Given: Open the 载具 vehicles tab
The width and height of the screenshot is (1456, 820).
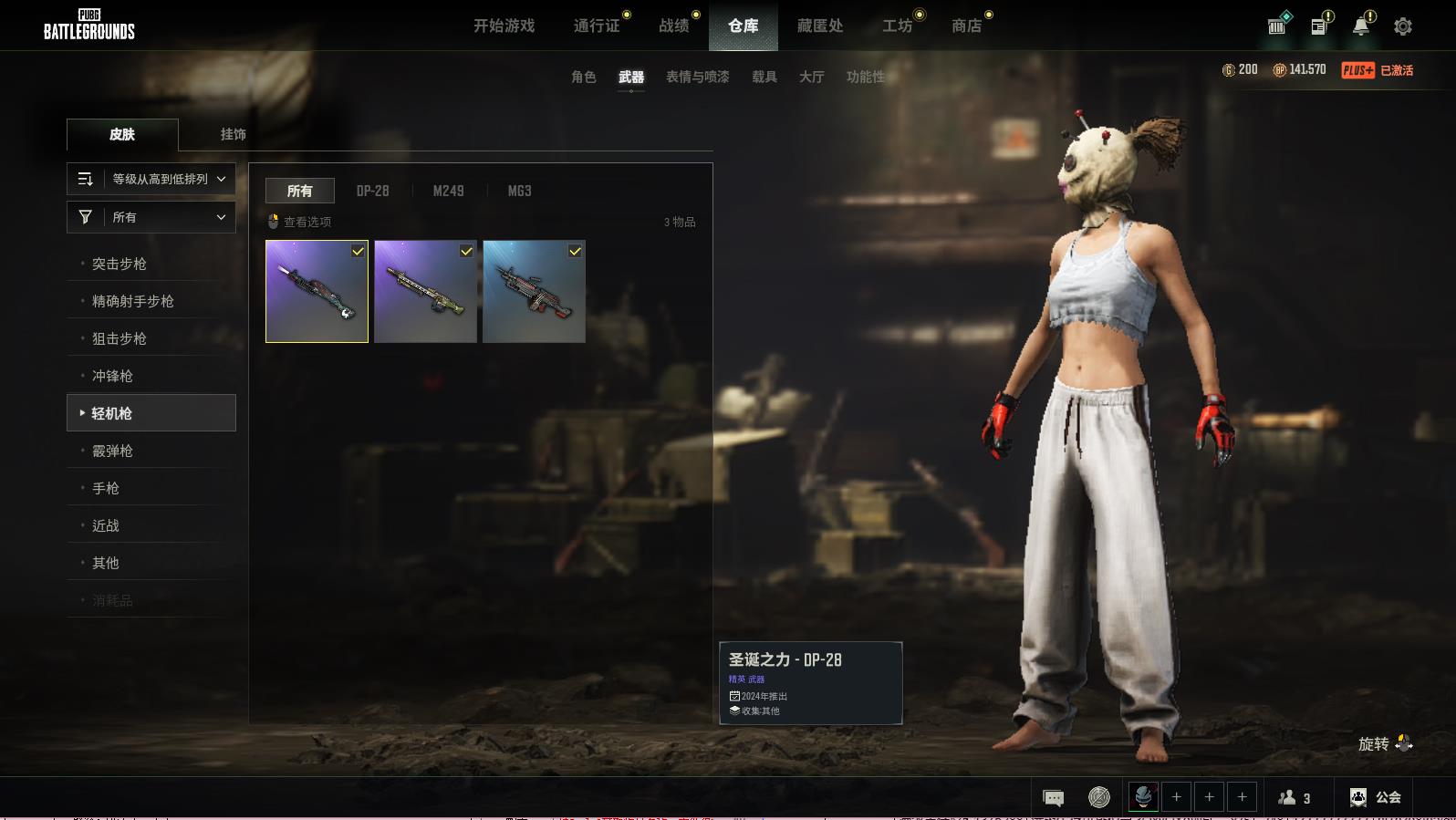Looking at the screenshot, I should [x=764, y=77].
